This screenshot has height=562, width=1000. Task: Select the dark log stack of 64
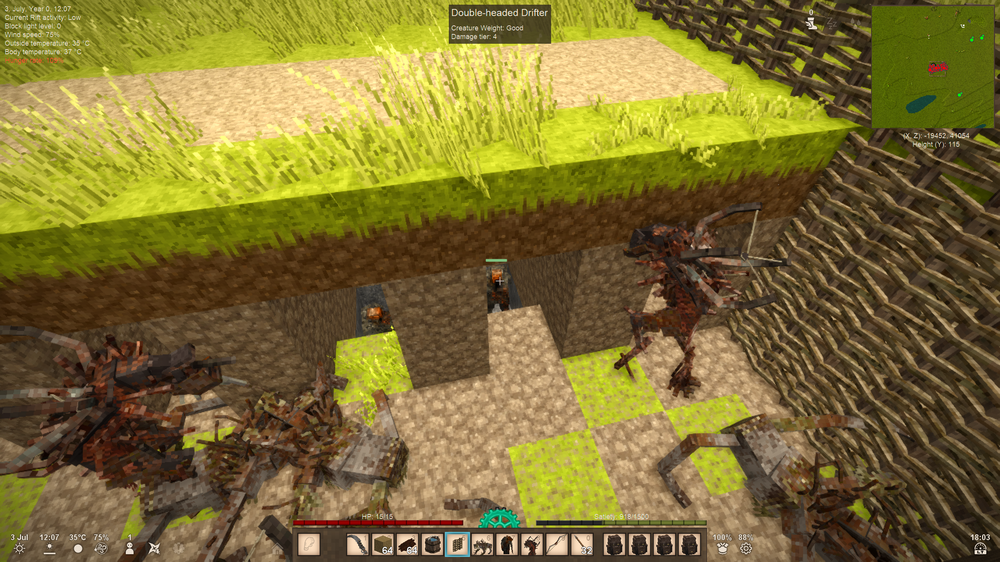pyautogui.click(x=408, y=545)
